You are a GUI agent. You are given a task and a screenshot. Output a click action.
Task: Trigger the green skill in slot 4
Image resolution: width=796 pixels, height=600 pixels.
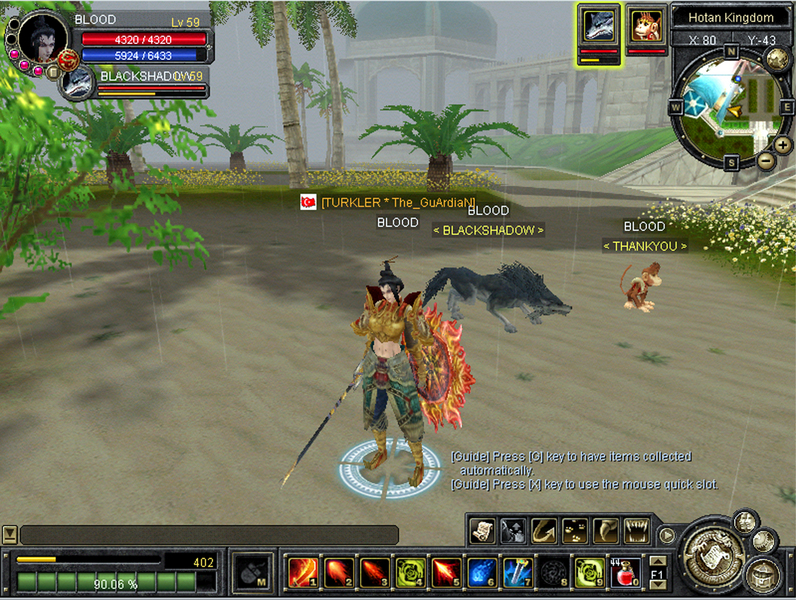[411, 572]
